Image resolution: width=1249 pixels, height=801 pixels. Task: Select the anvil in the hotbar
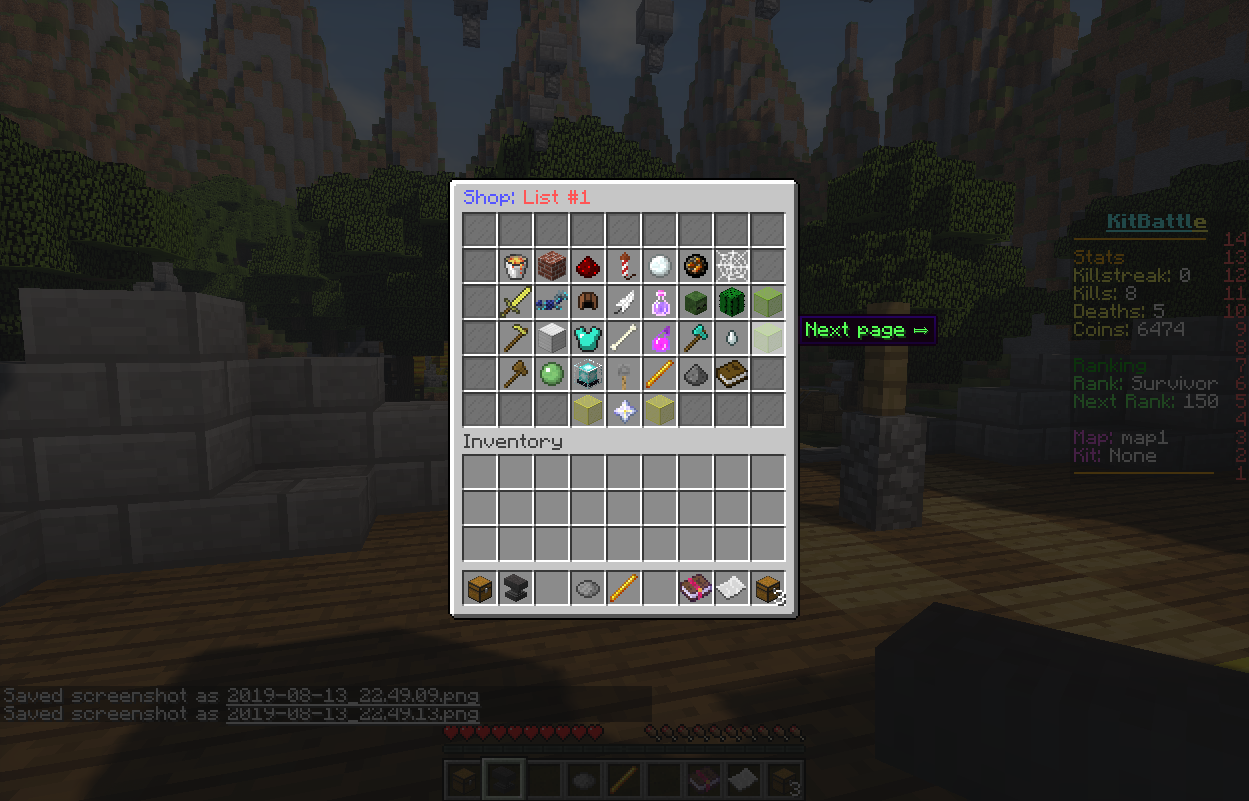pos(516,588)
